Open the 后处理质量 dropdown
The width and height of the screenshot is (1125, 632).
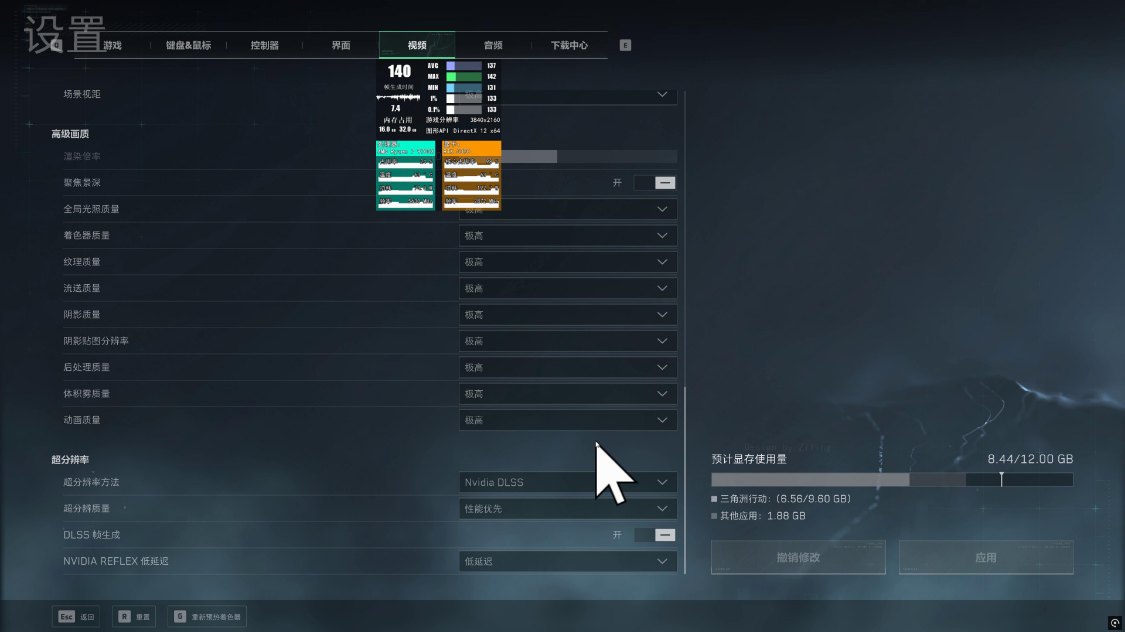(x=567, y=367)
